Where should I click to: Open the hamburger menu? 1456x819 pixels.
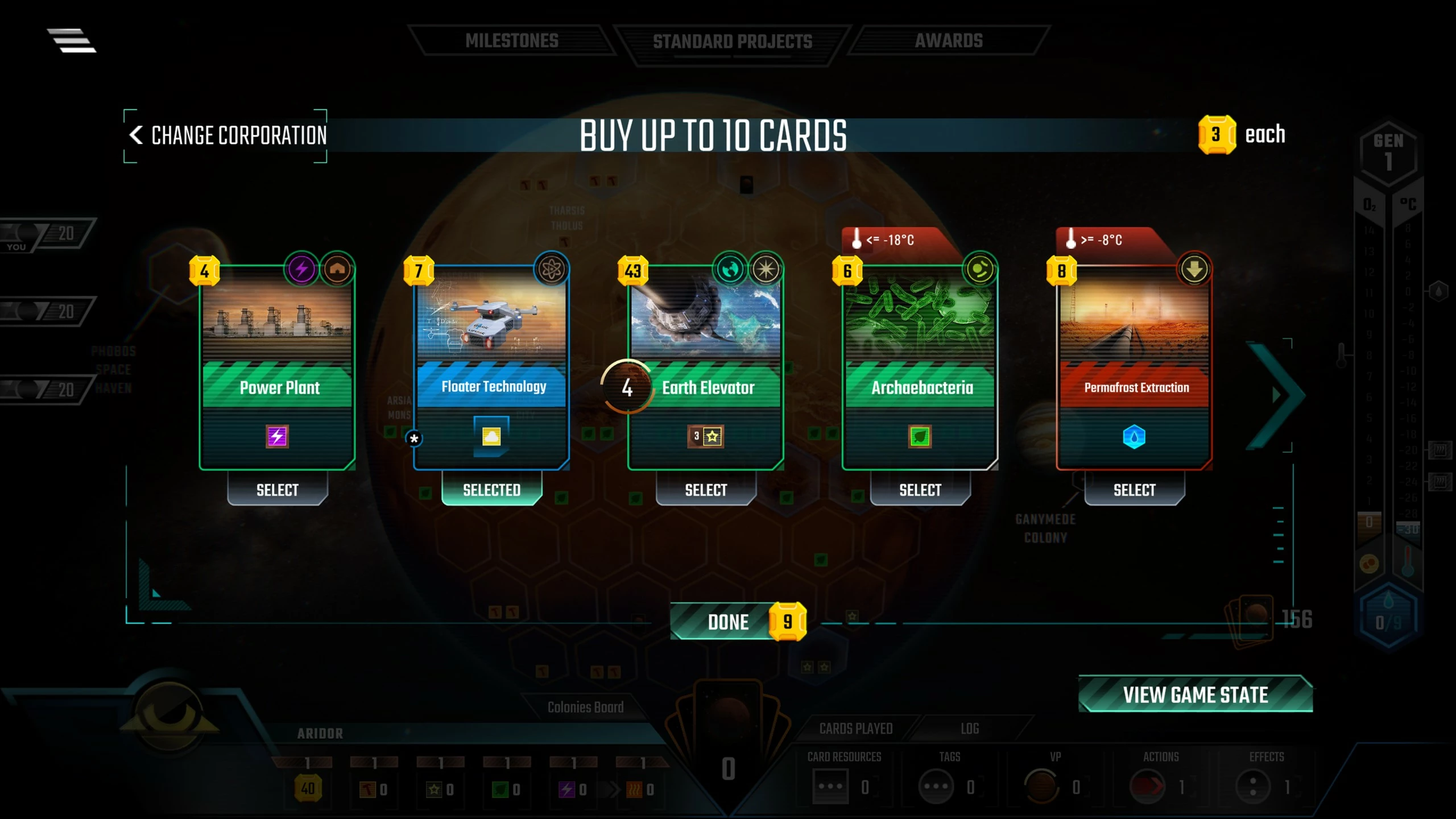72,41
